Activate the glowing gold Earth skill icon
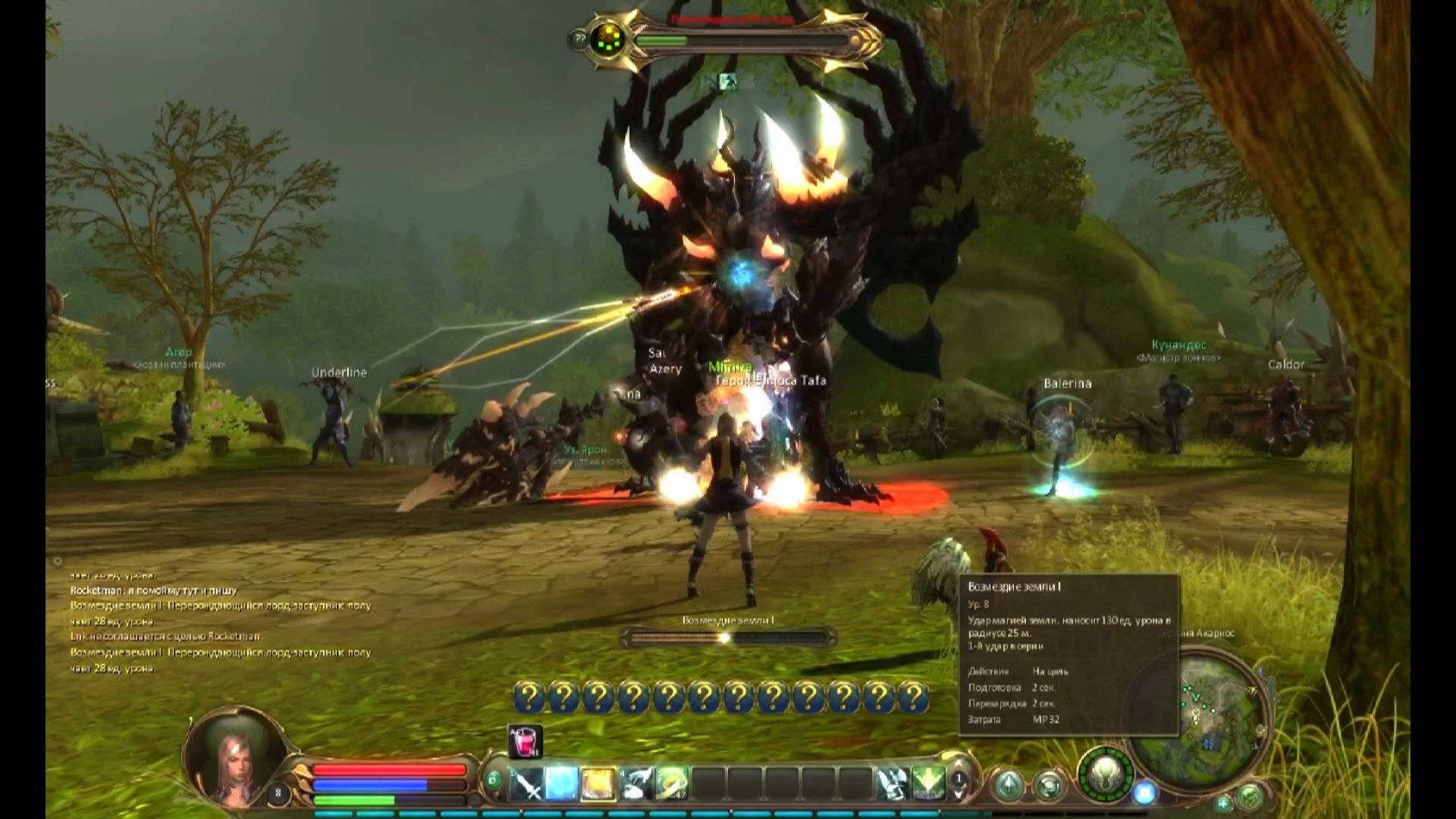 pyautogui.click(x=599, y=782)
